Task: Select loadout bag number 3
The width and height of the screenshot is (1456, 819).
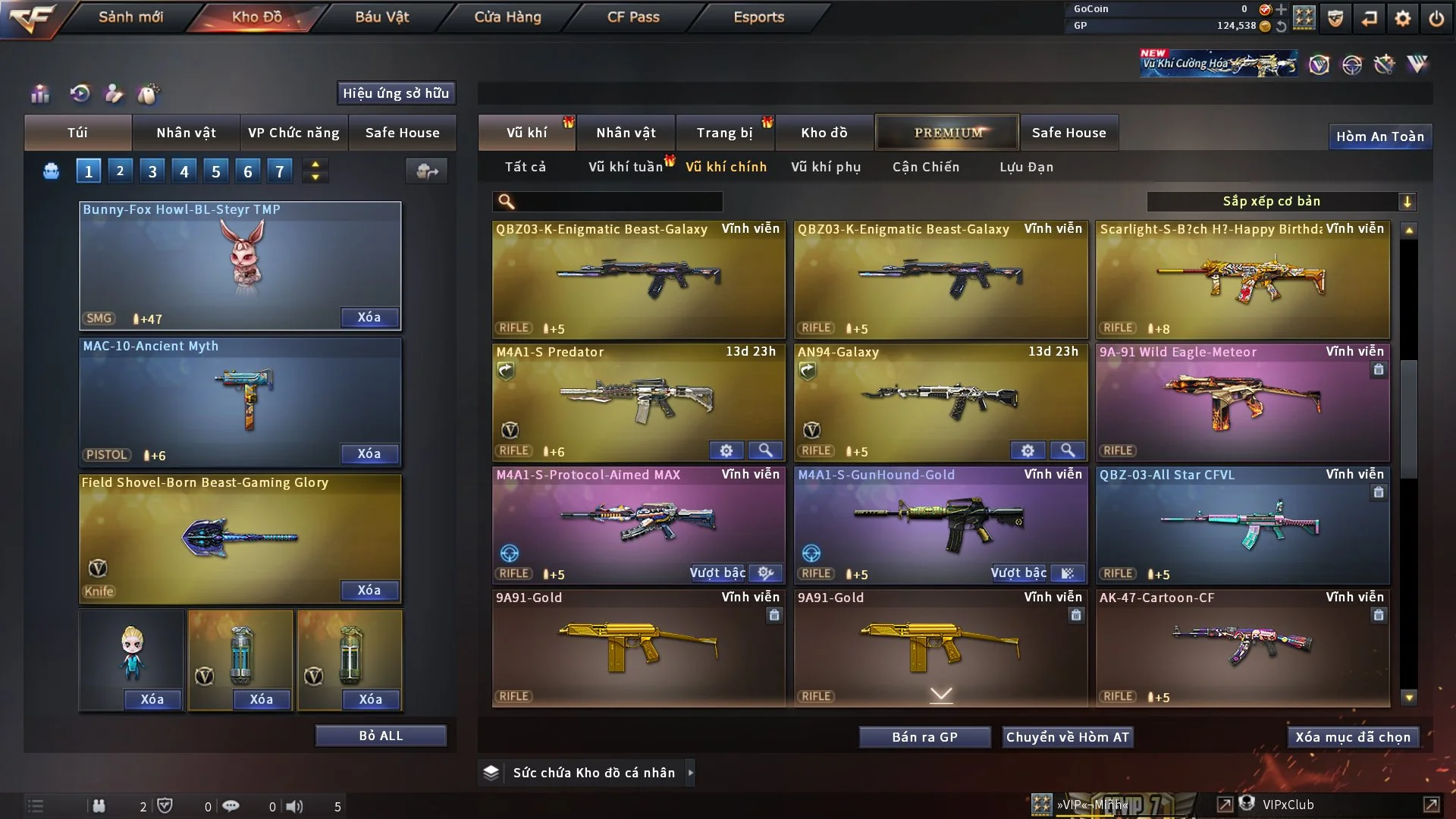Action: tap(152, 171)
